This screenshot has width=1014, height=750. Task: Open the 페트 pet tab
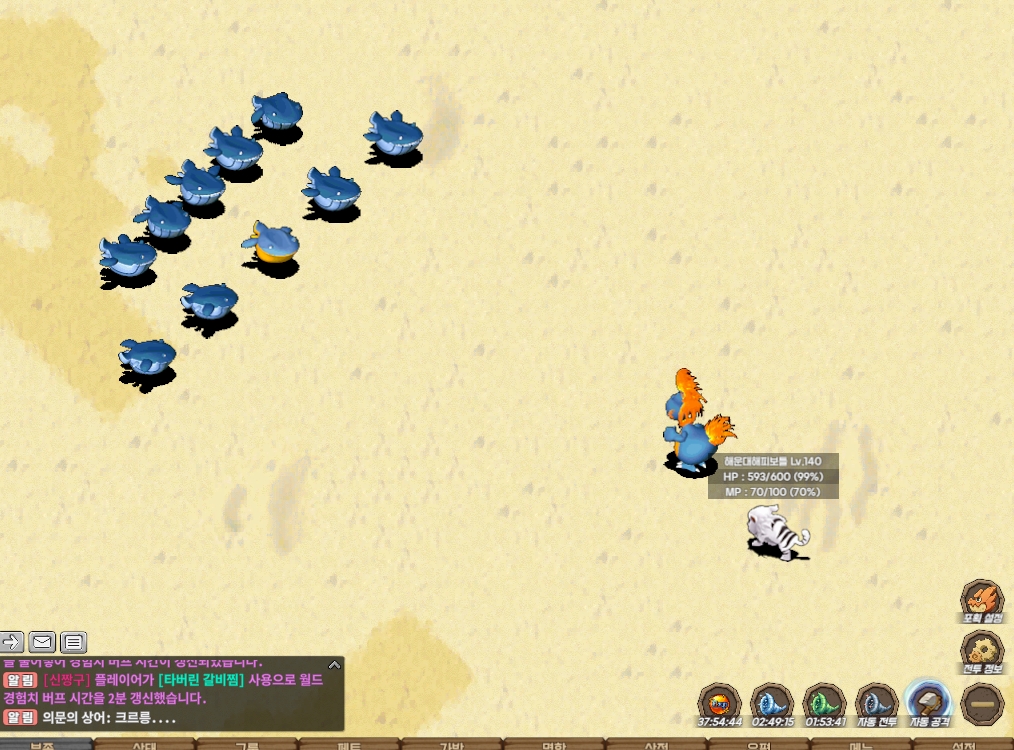[x=349, y=745]
